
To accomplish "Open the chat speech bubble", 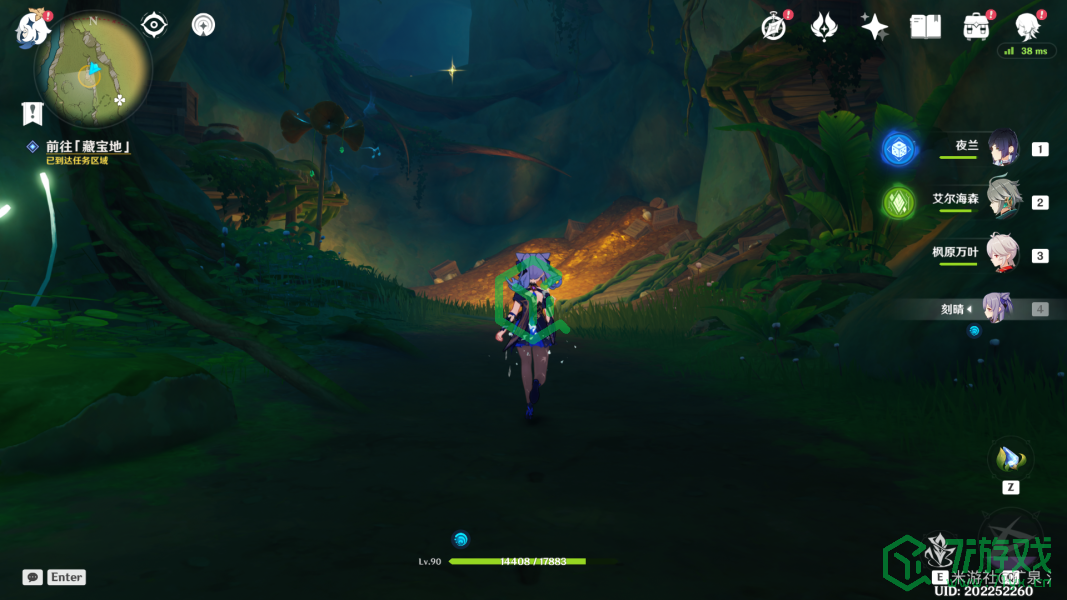I will (x=33, y=577).
